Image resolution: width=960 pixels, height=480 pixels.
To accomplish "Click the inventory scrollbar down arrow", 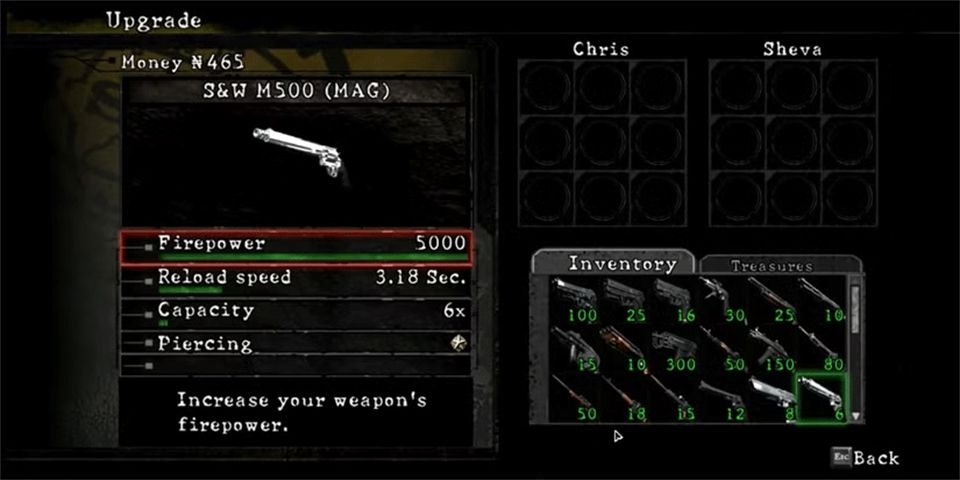I will click(x=855, y=416).
